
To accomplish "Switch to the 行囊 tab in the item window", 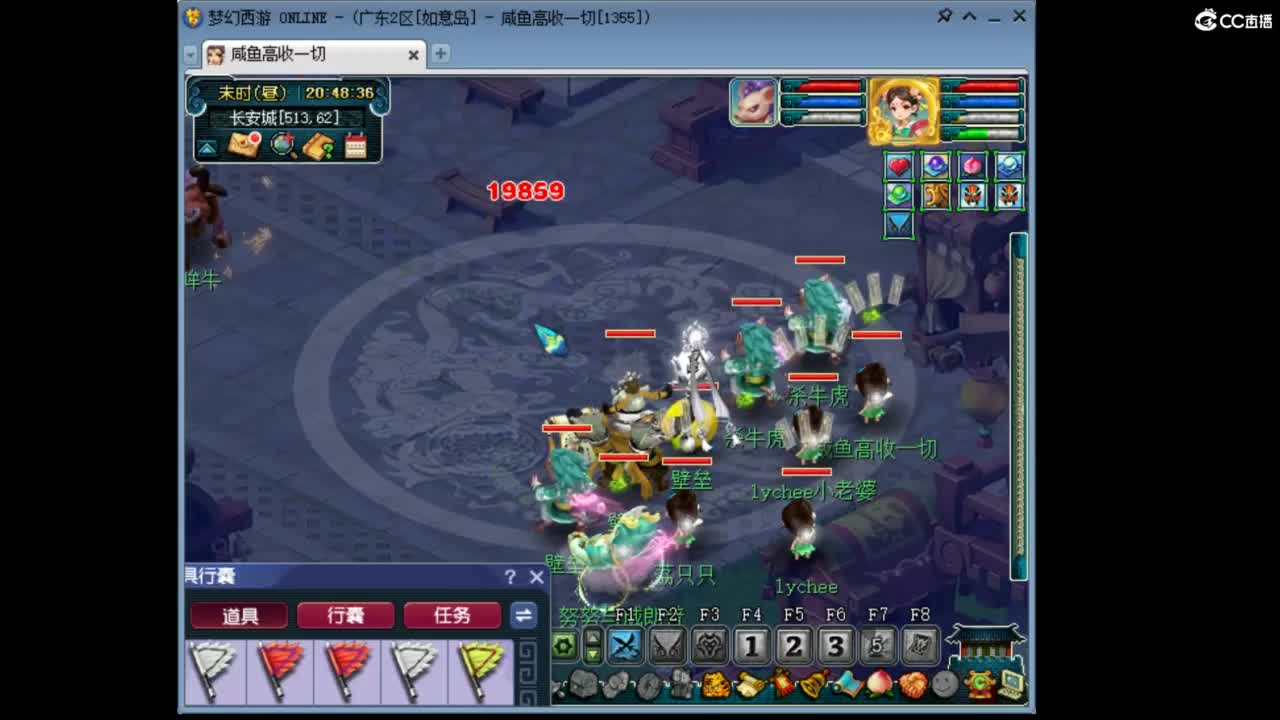I will [x=345, y=616].
